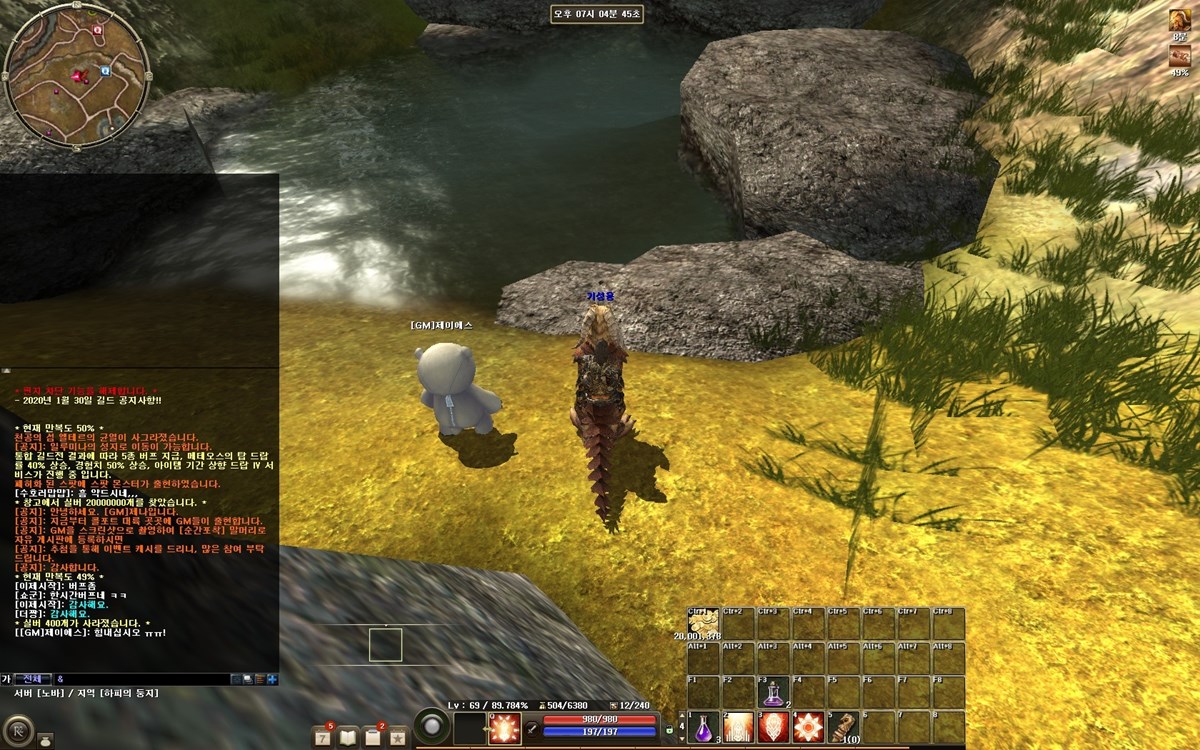
Task: Open the calendar icon with 5 notifications
Action: coord(322,738)
